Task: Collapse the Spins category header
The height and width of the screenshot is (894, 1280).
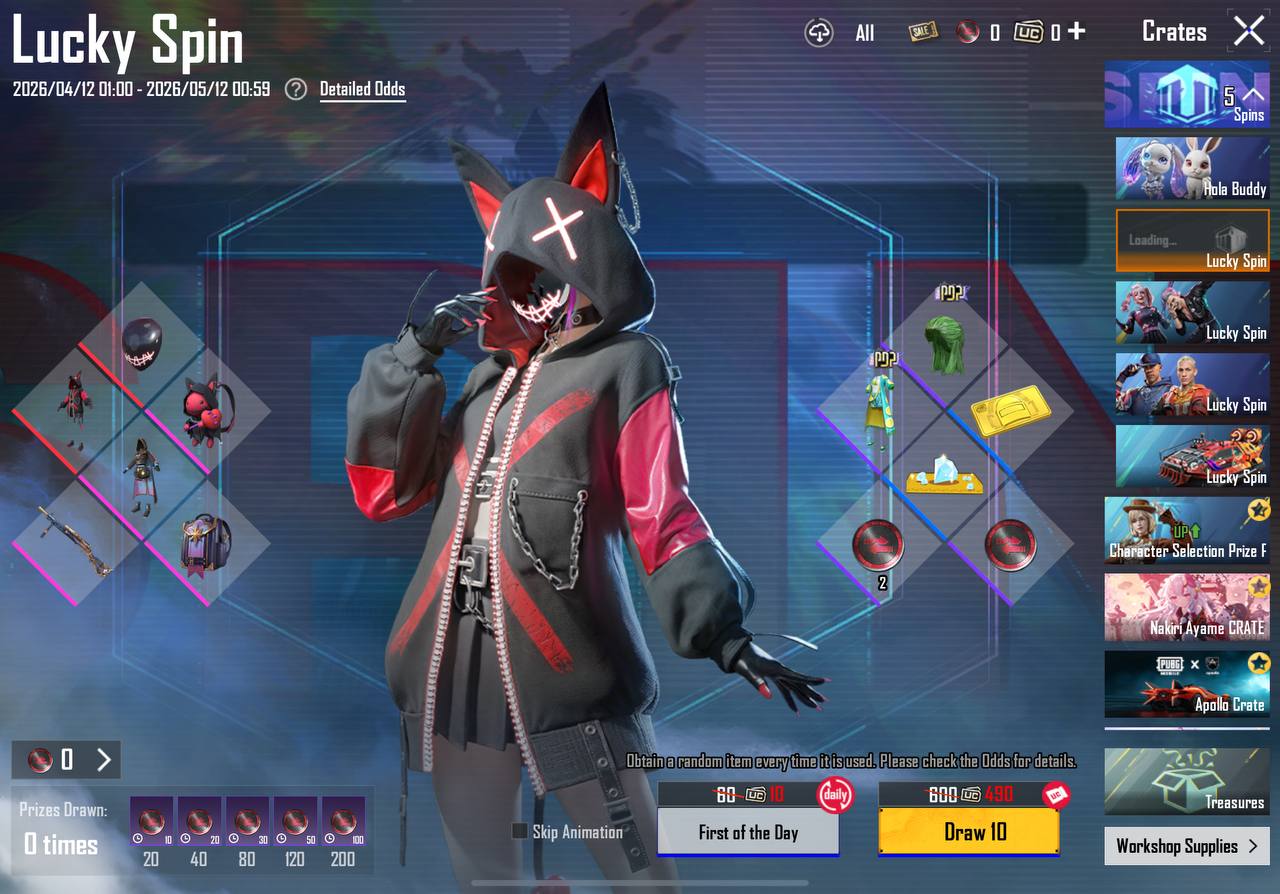Action: click(x=1252, y=95)
